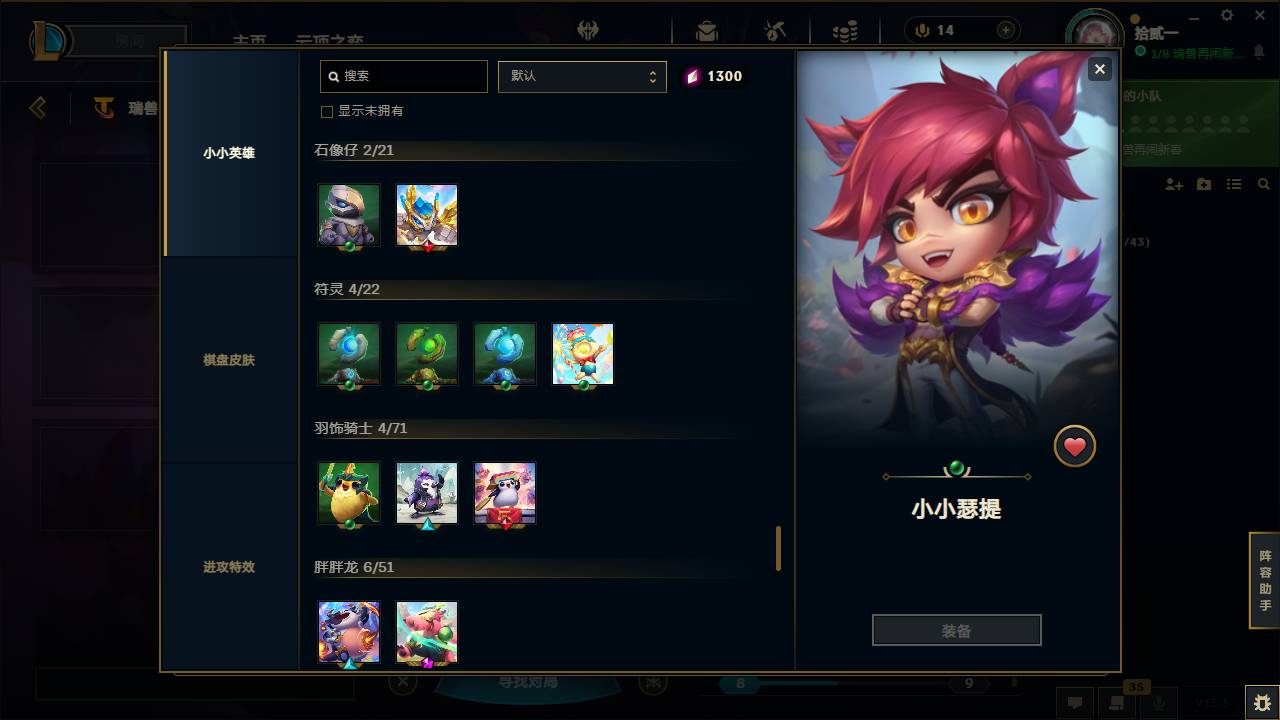Open the loot backpack icon in top bar

706,29
